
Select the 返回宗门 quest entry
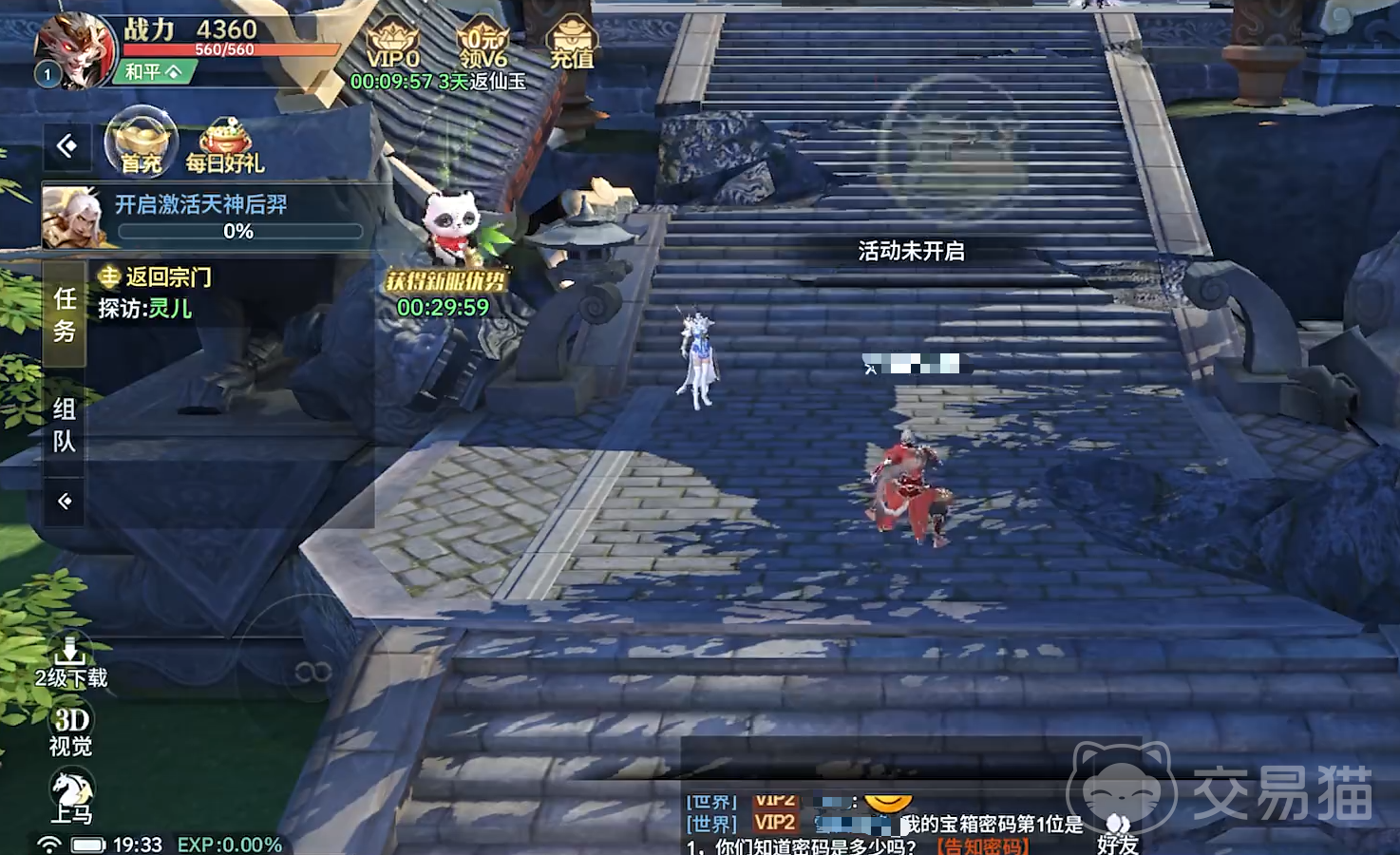tap(167, 277)
